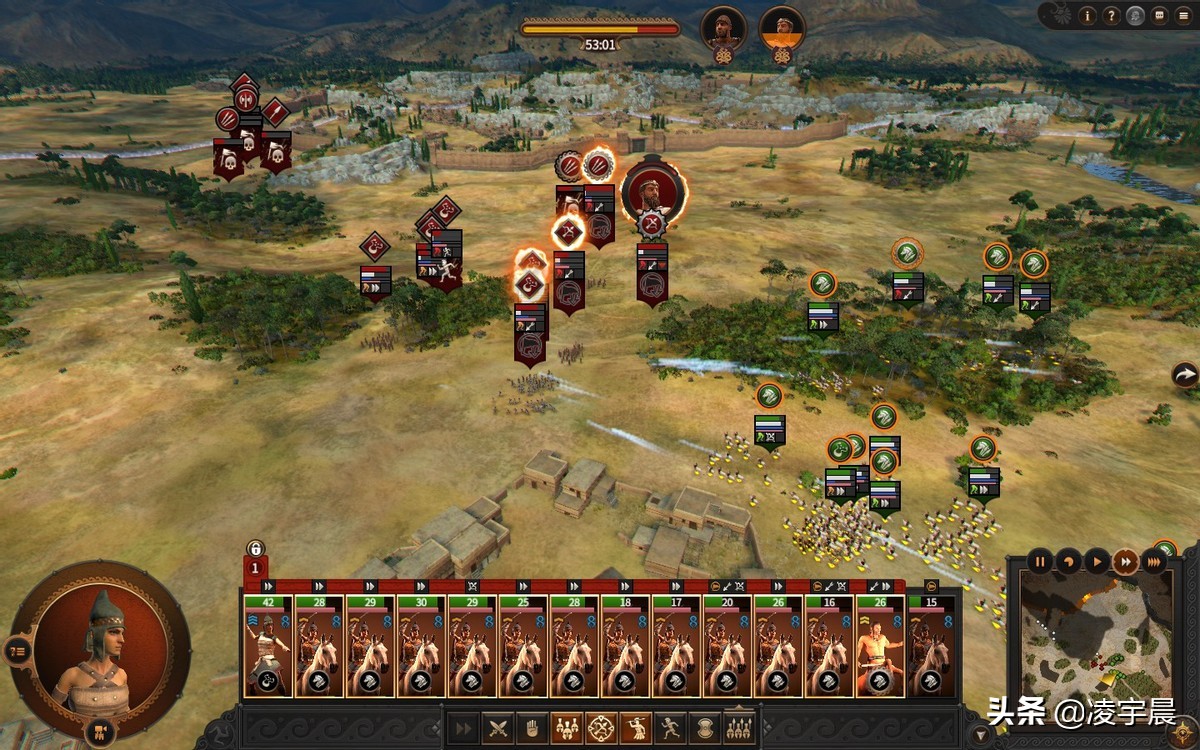Toggle the crossed swords melee mode button
Viewport: 1200px width, 750px height.
point(499,727)
